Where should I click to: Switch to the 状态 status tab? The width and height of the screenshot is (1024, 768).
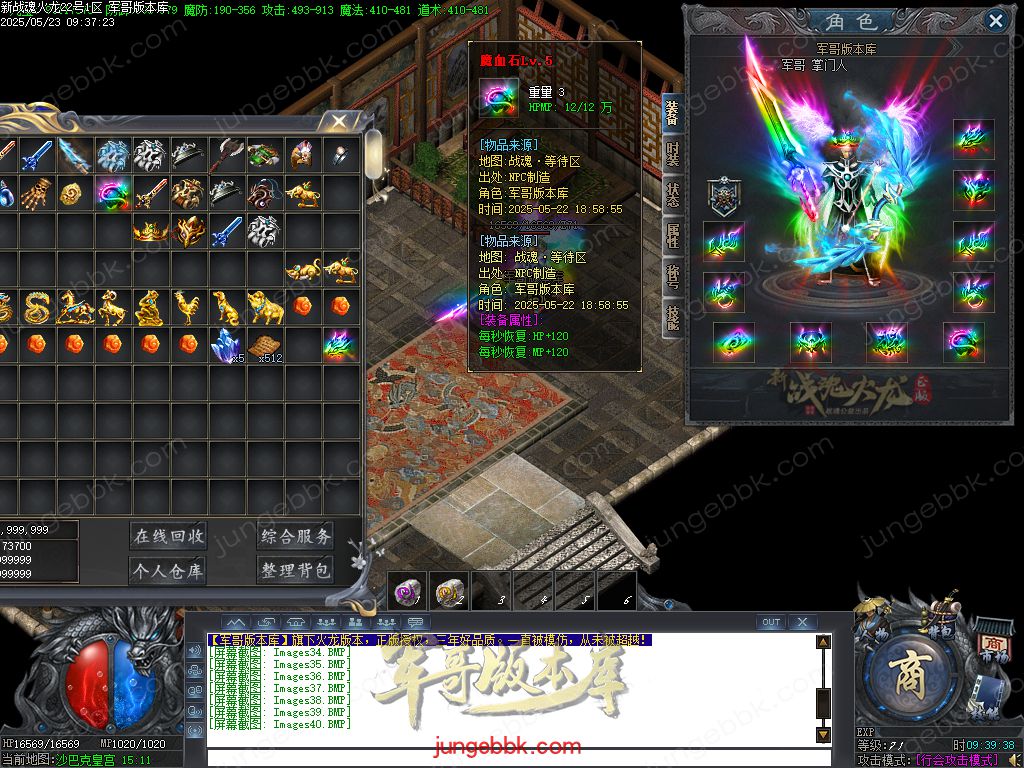click(673, 195)
